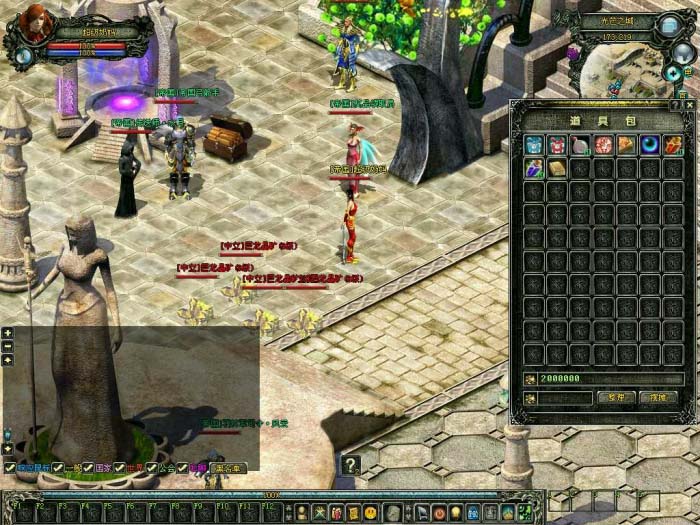Open the blacklist button beside chat filters
Screen dimensions: 700x525
click(x=228, y=468)
